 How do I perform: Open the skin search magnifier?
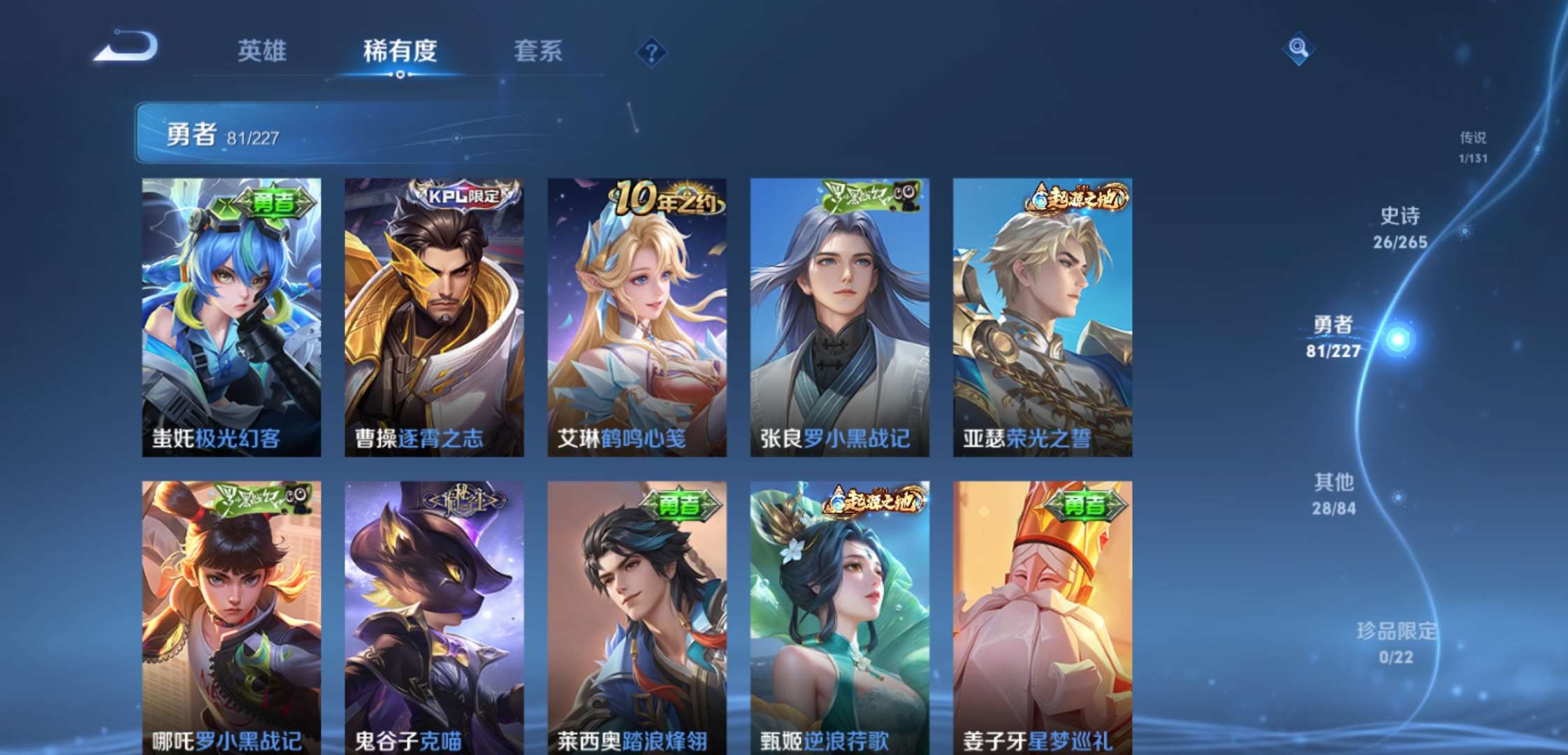(1298, 48)
